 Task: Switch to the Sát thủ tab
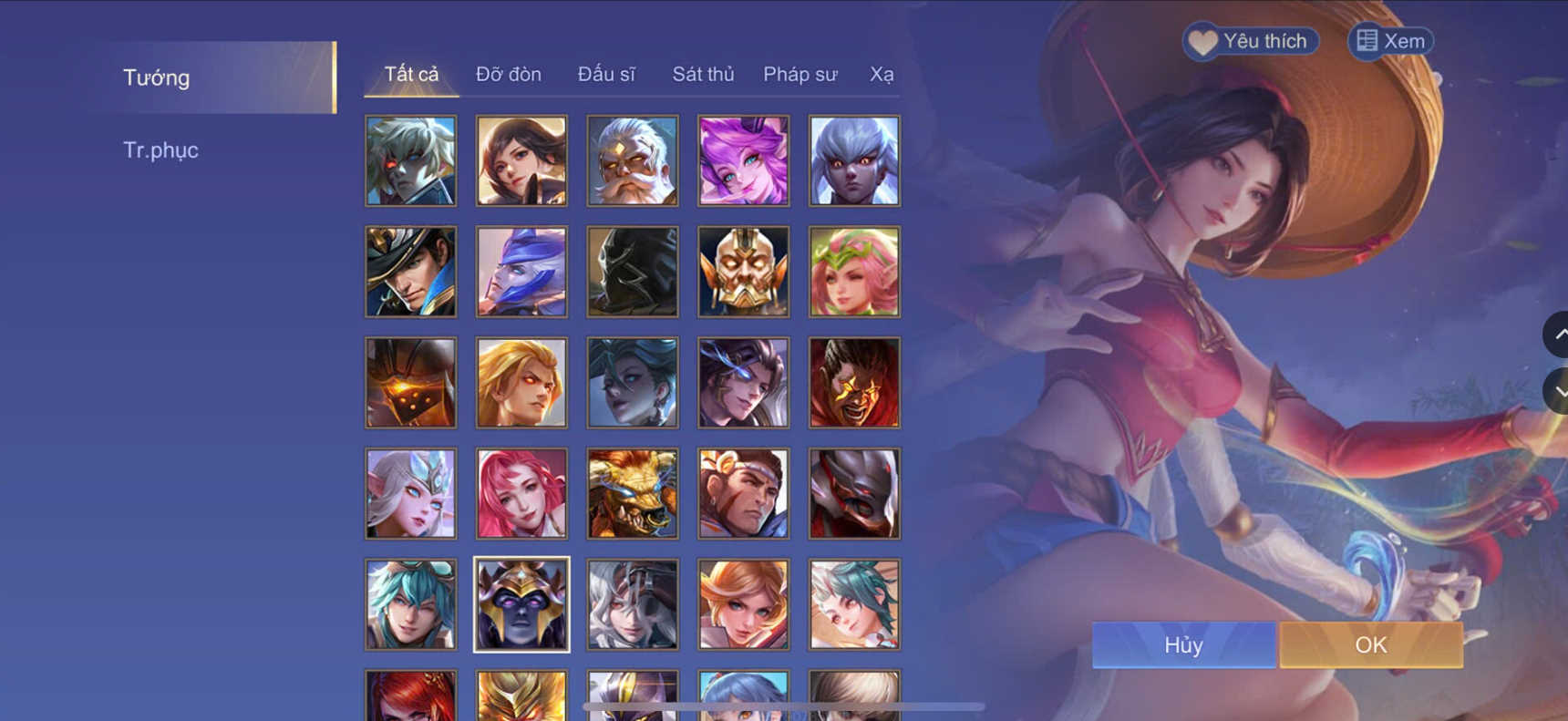click(703, 74)
